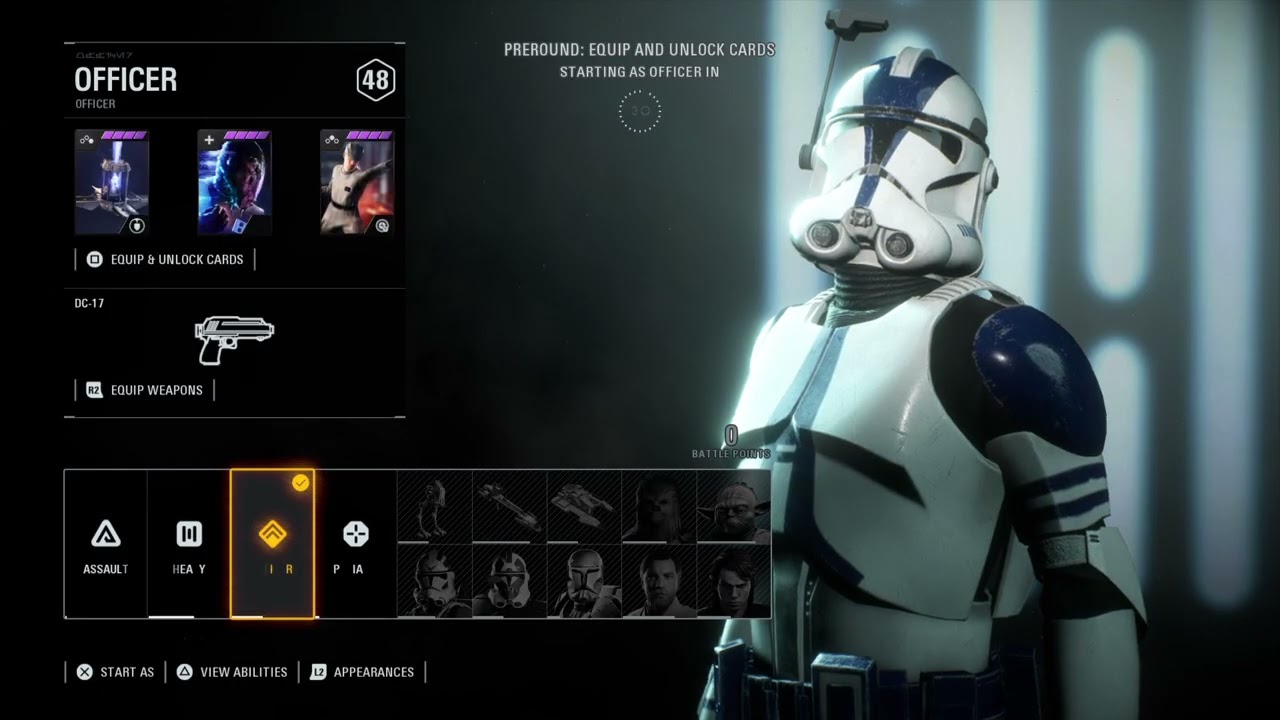Choose the hover tank vehicle tile
Image resolution: width=1280 pixels, height=720 pixels.
[x=585, y=506]
